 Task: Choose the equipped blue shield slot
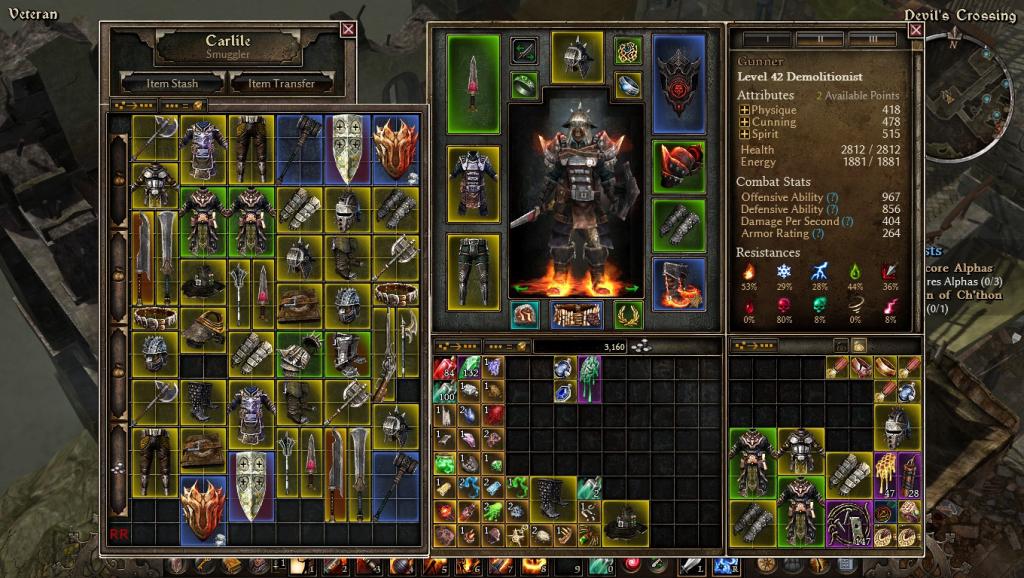[679, 83]
